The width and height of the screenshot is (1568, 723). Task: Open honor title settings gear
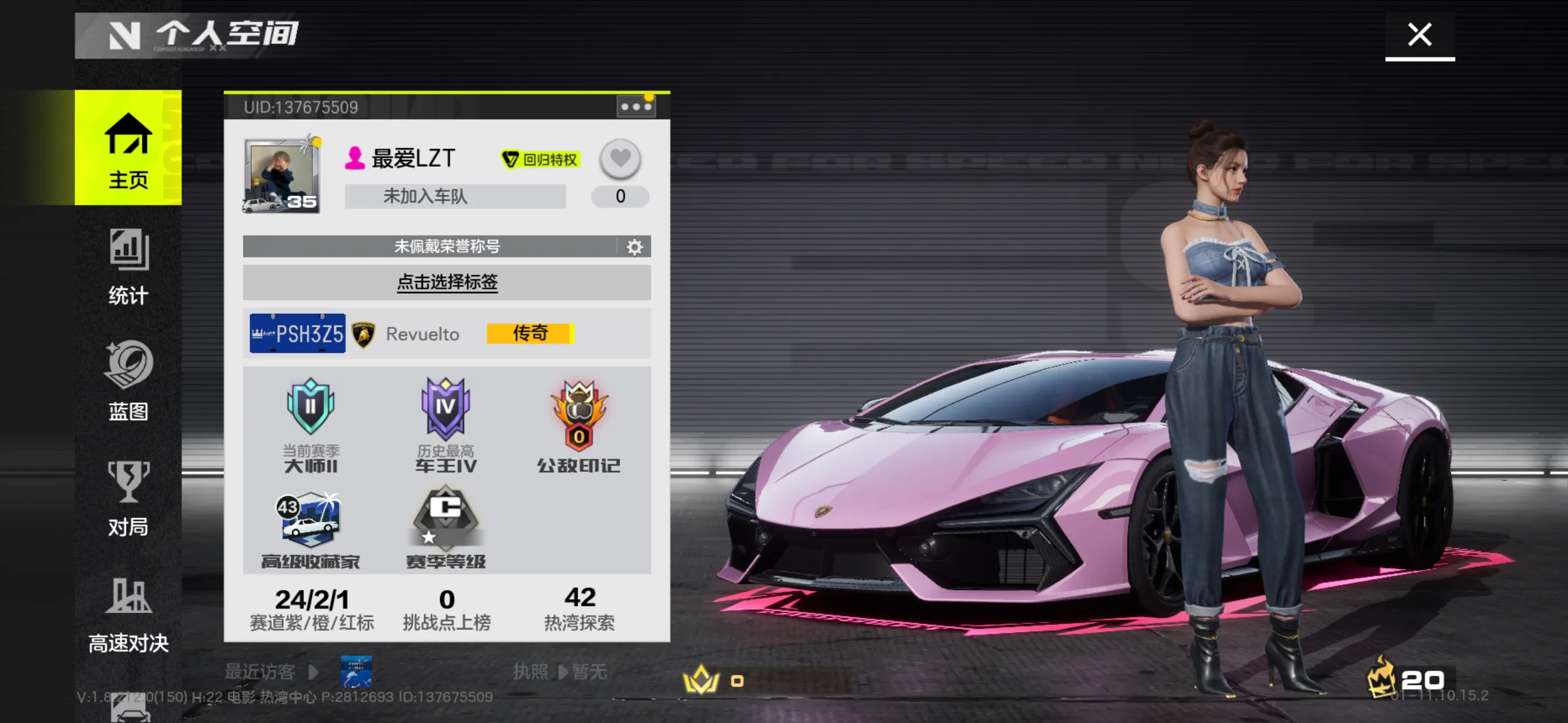point(634,247)
